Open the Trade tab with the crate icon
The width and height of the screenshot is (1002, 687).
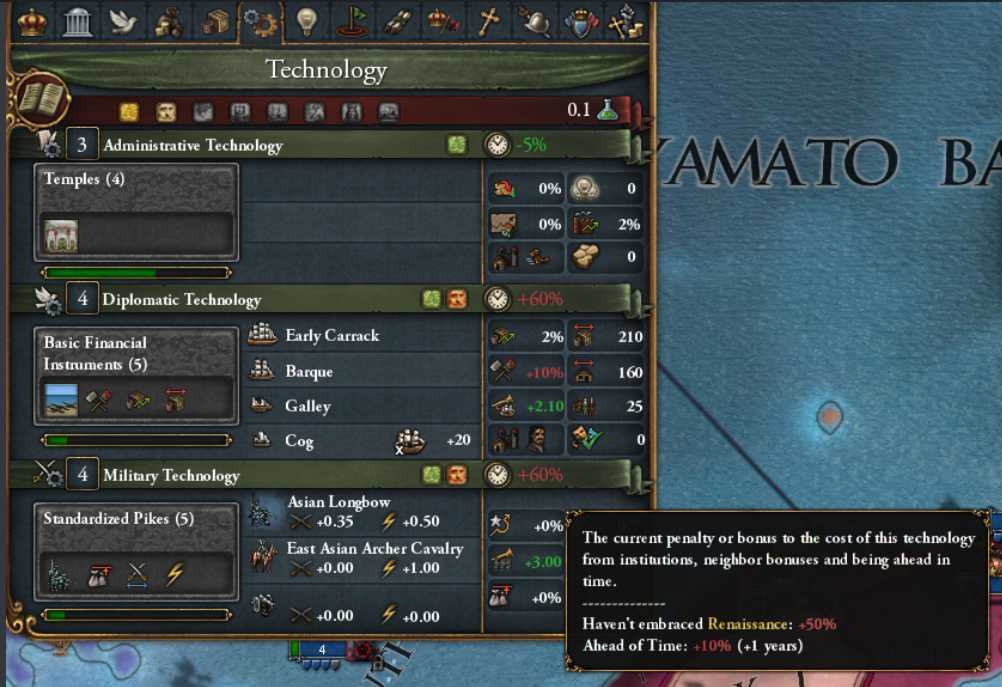click(215, 21)
